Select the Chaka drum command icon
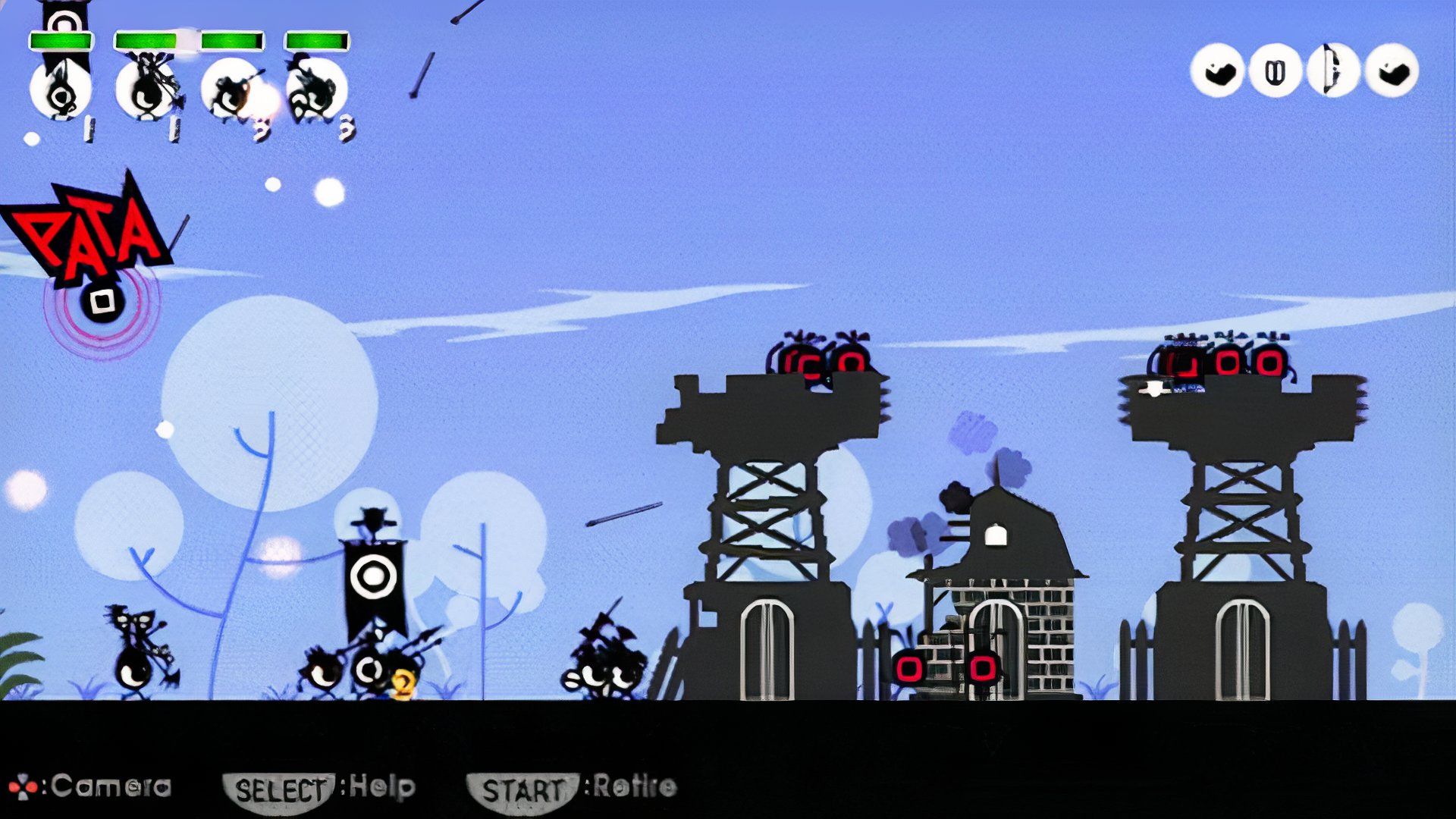Screen dimensions: 1456x819 pyautogui.click(x=1331, y=72)
